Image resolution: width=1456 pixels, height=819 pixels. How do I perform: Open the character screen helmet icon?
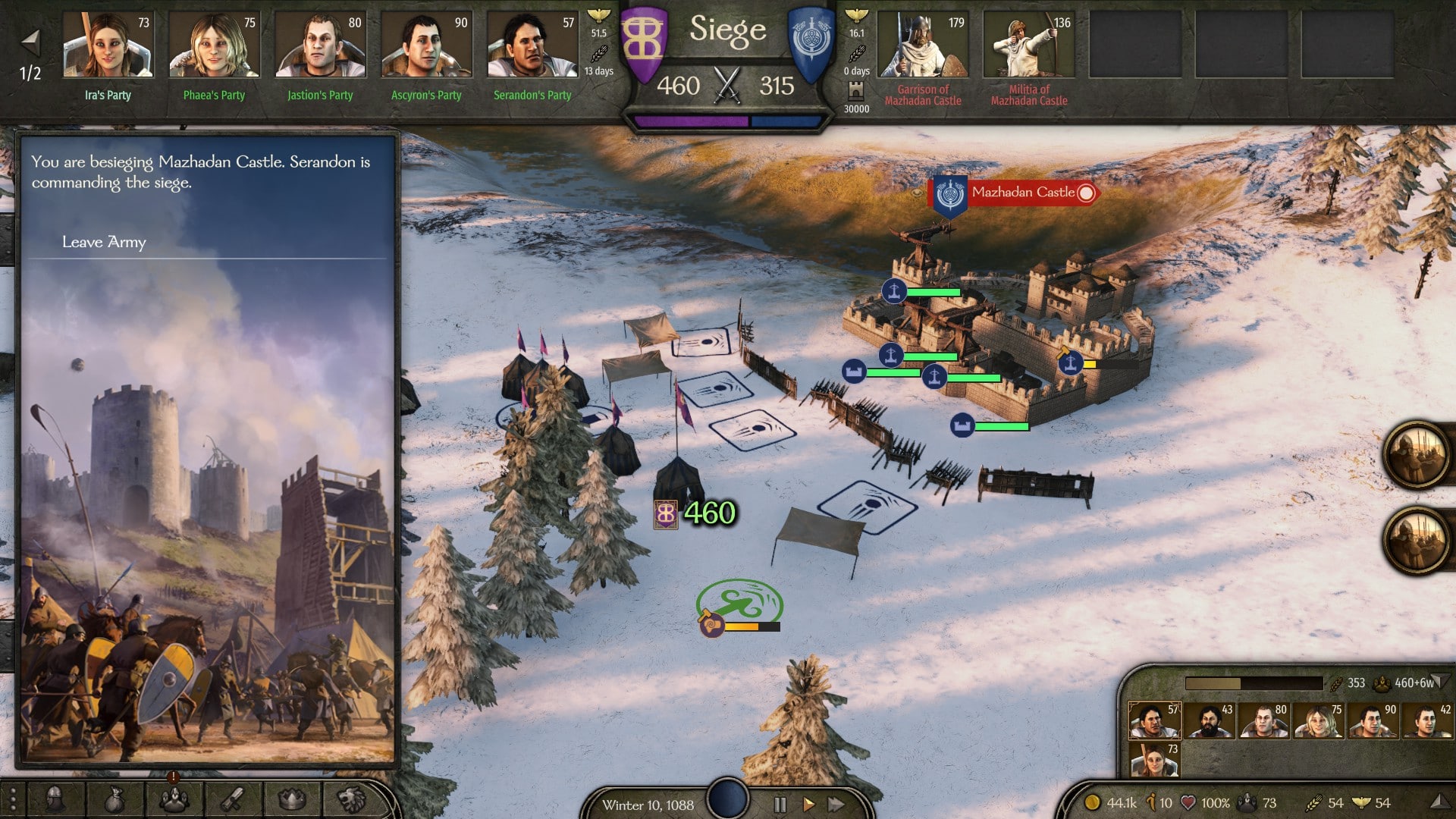[x=55, y=799]
